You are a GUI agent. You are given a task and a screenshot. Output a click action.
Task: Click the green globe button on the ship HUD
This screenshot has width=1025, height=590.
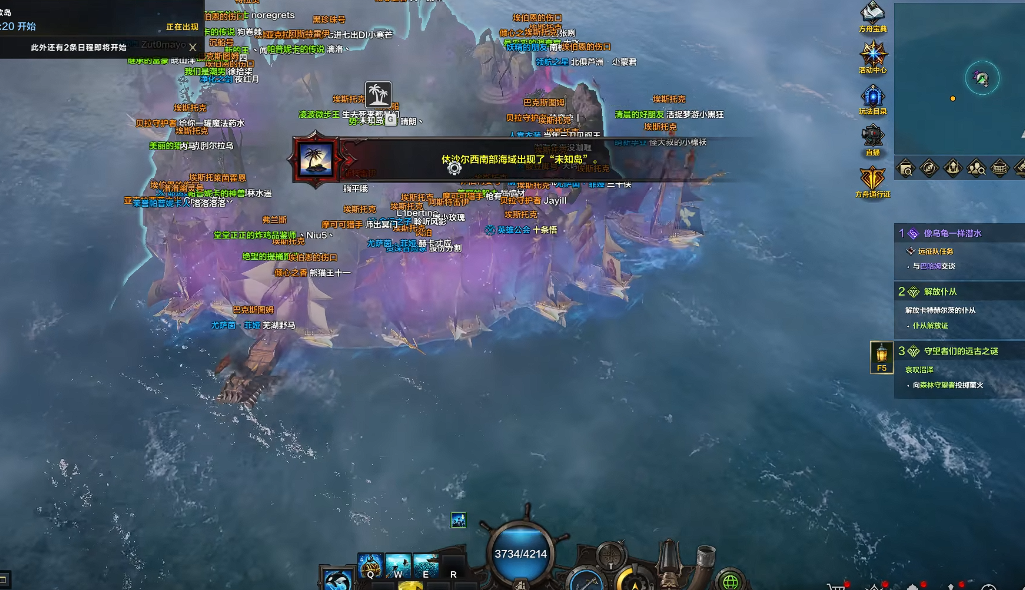731,580
